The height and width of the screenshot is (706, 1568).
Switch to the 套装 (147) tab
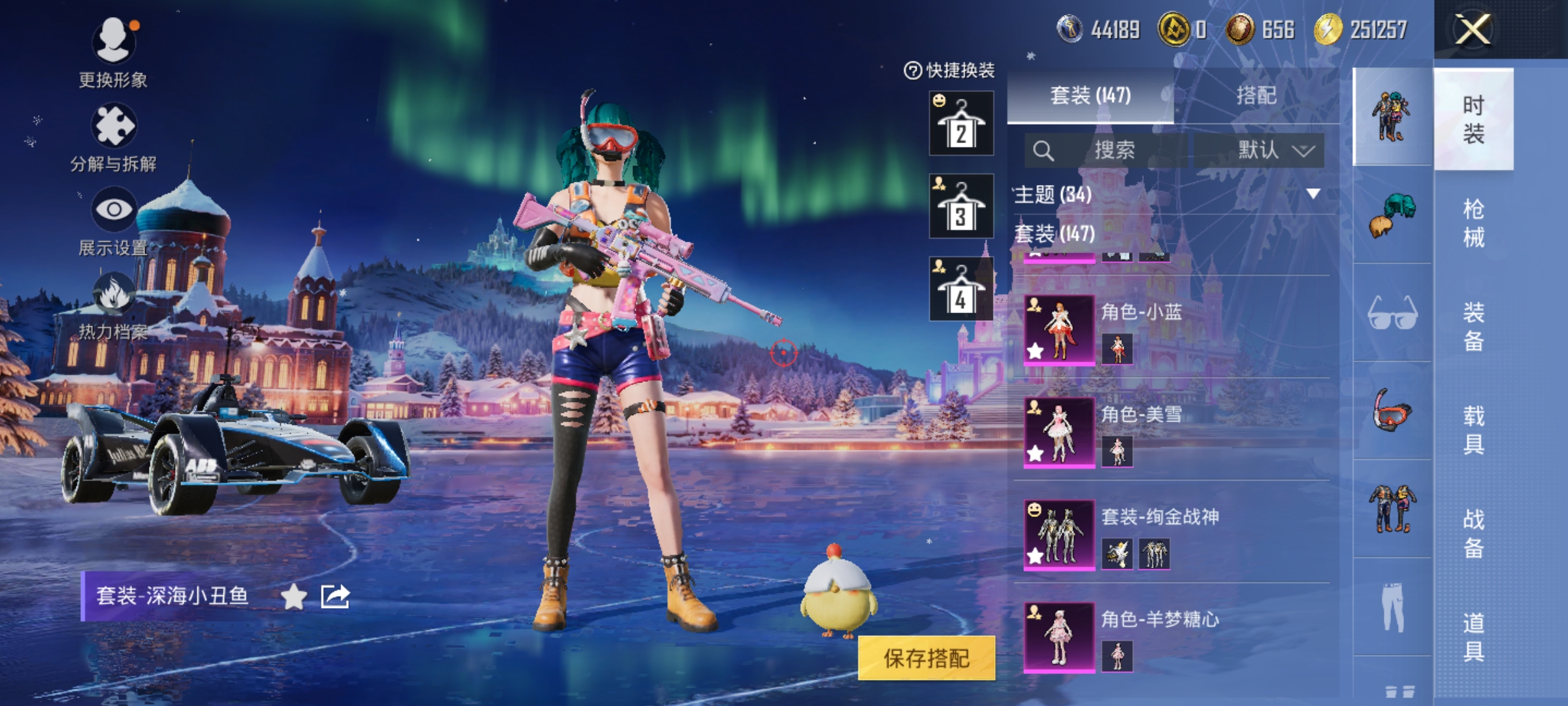(1090, 95)
